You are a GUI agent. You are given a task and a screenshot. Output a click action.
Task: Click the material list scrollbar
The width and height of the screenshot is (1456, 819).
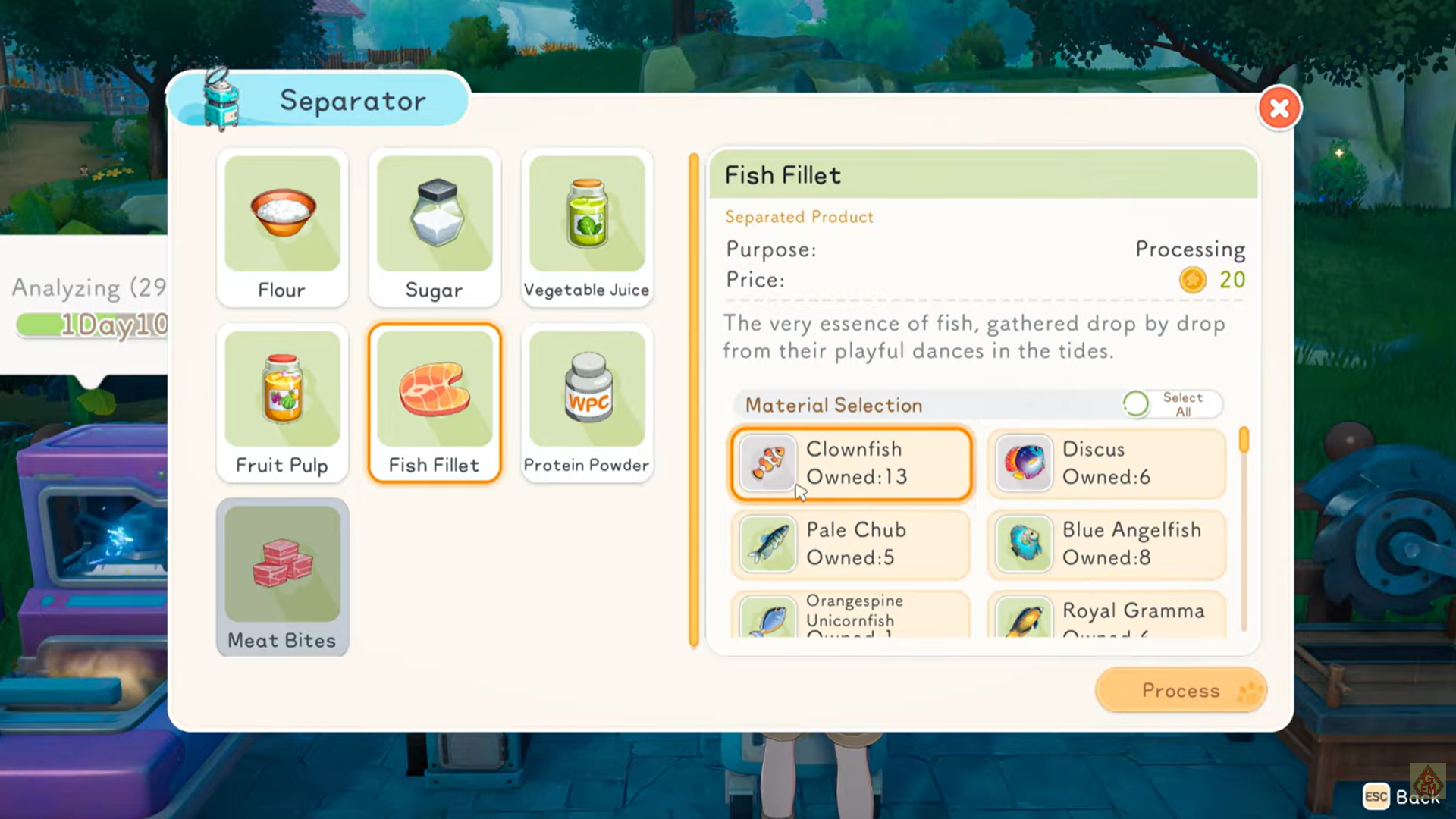(1244, 531)
